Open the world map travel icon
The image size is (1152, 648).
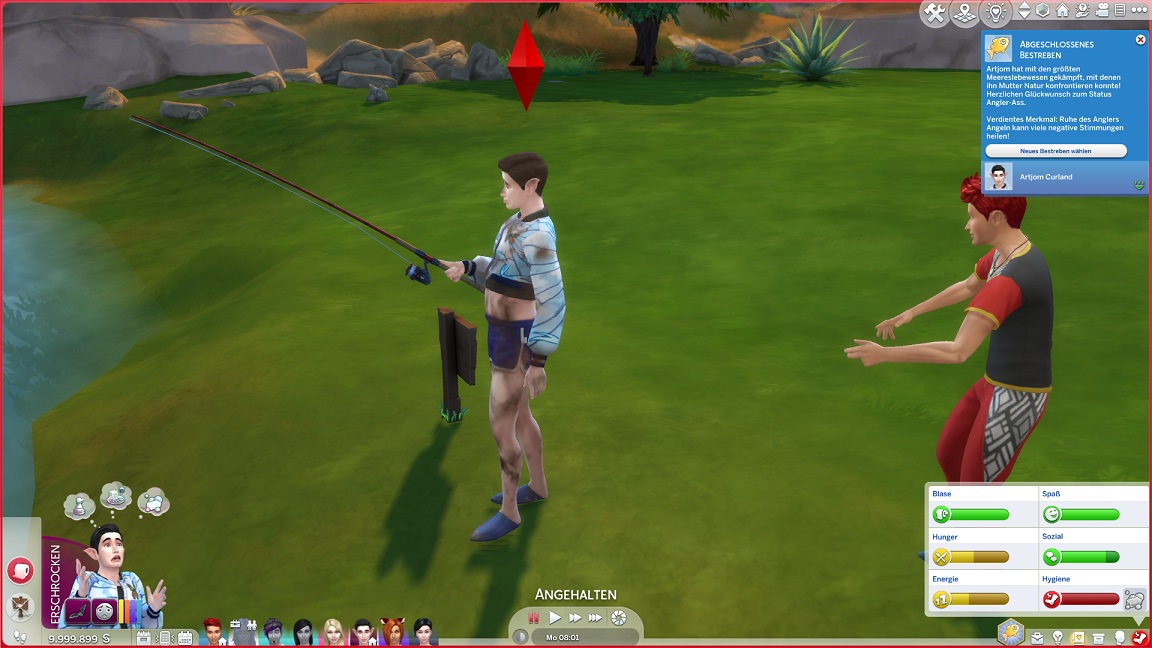coord(964,13)
